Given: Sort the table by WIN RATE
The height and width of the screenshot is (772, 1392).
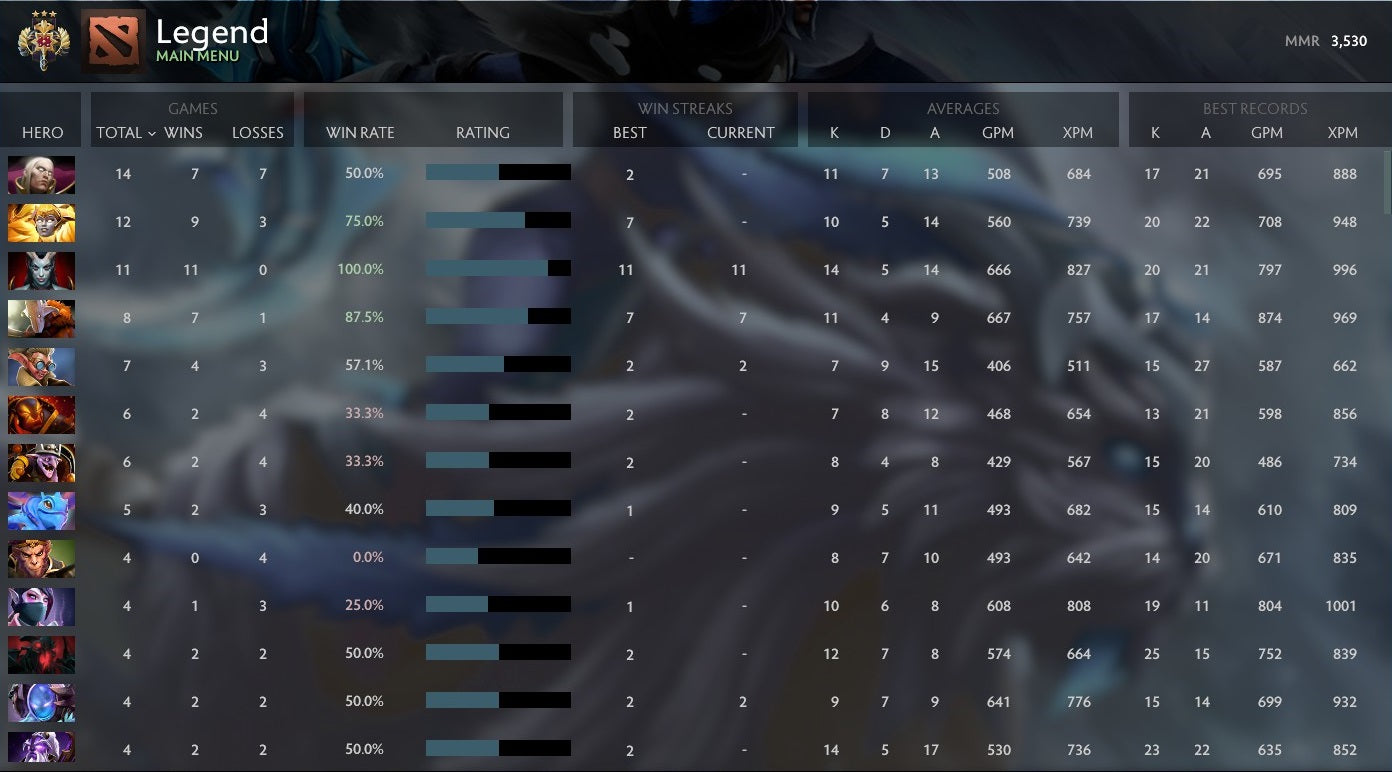Looking at the screenshot, I should [358, 132].
